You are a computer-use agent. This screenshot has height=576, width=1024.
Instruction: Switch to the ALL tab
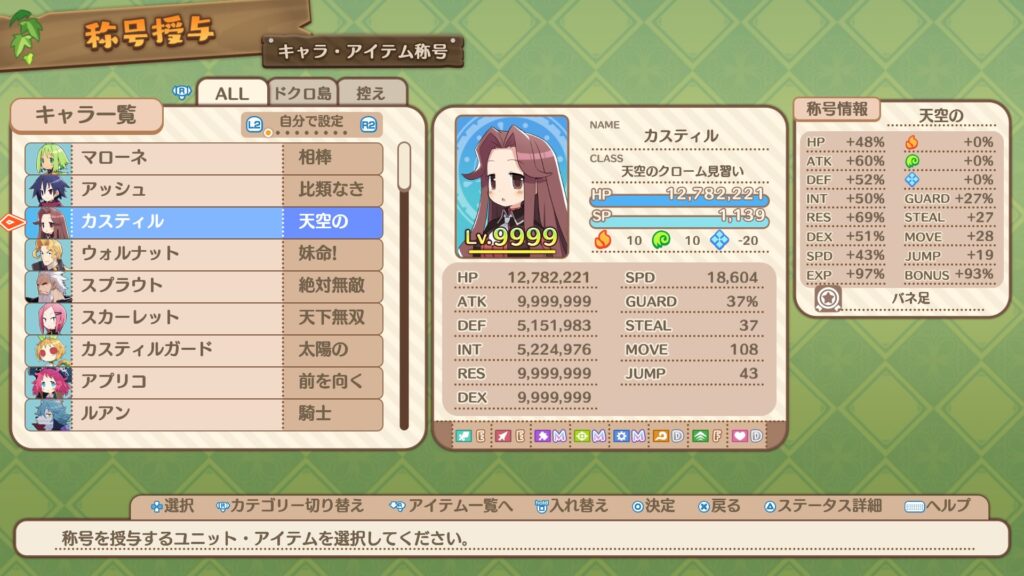point(232,93)
